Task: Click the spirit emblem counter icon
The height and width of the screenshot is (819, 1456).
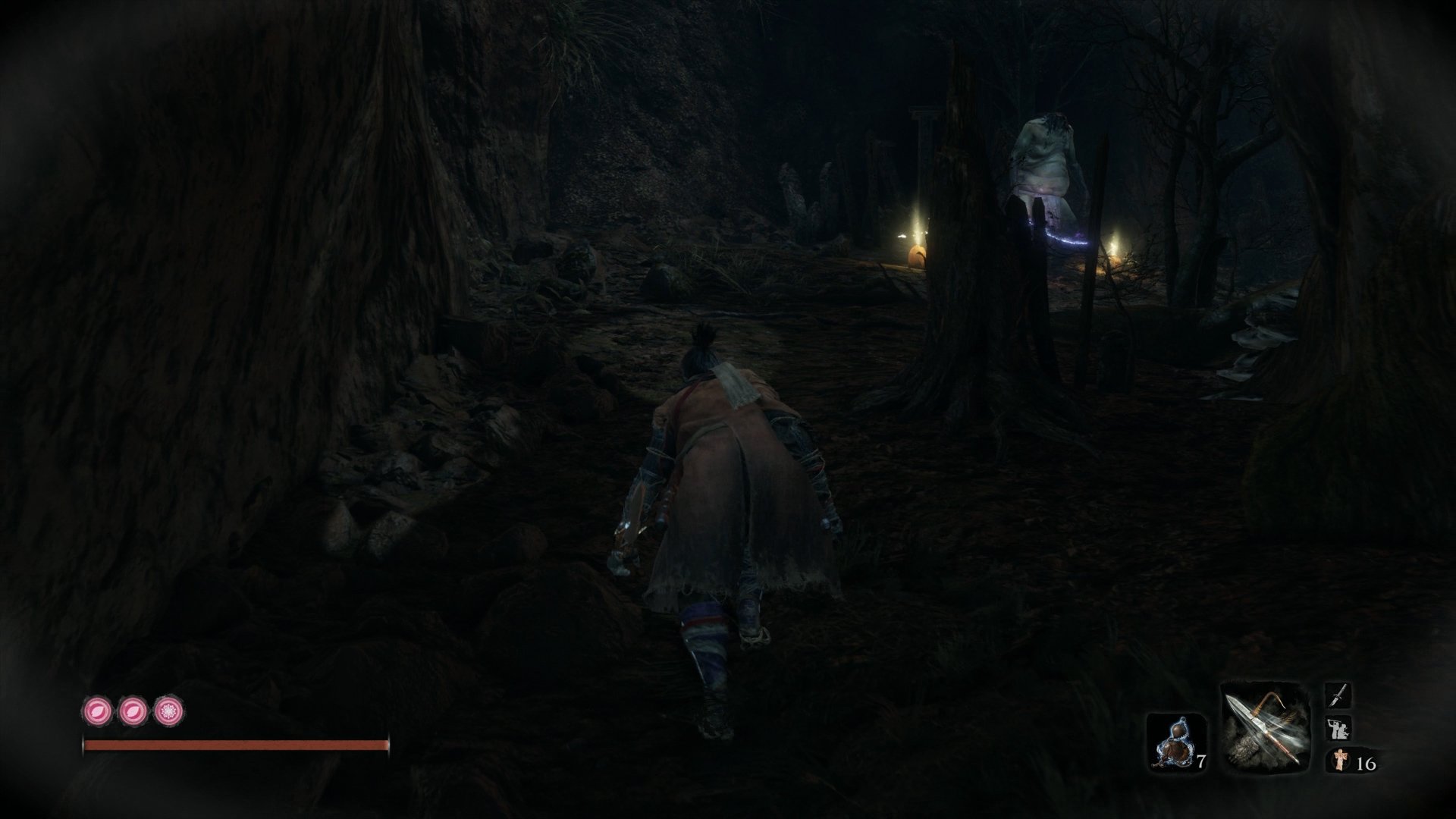Action: point(1341,760)
